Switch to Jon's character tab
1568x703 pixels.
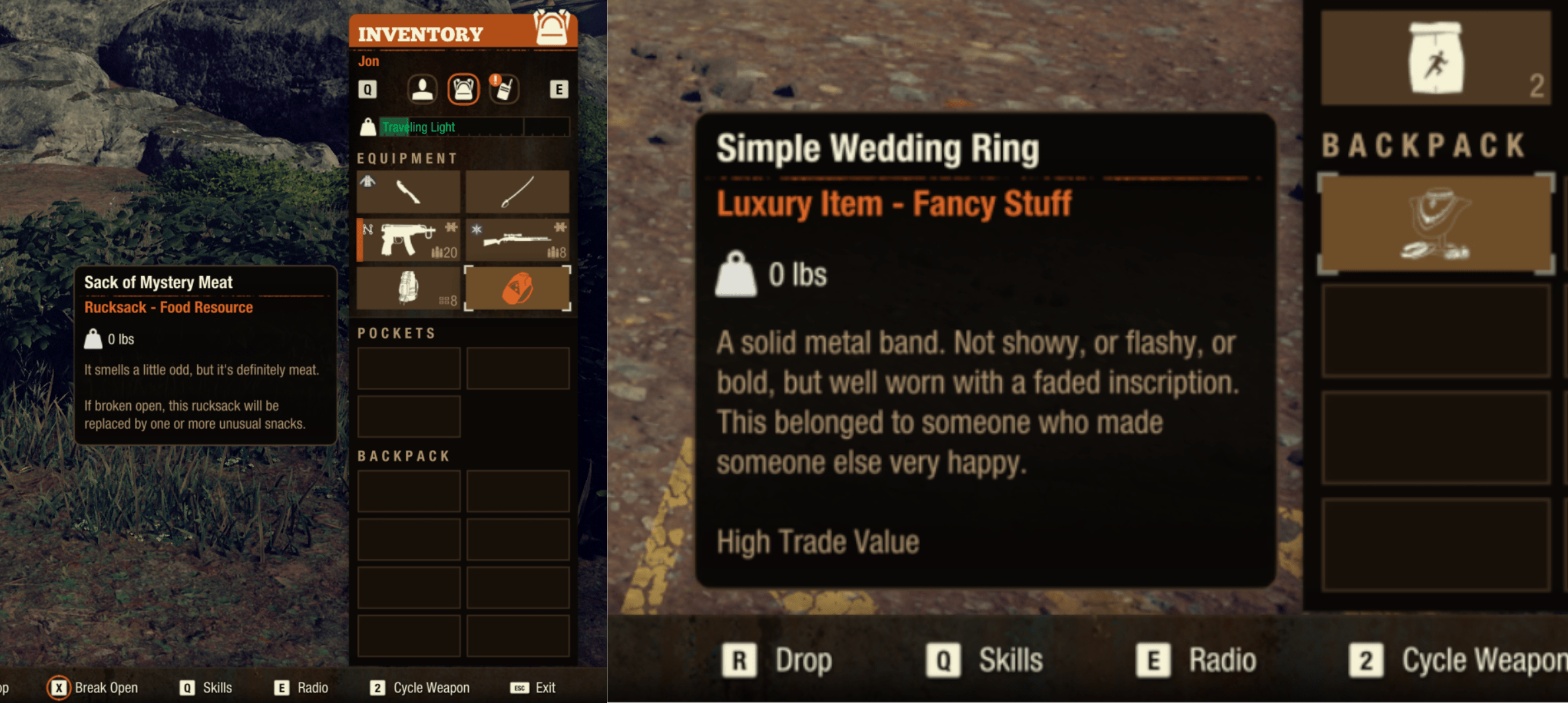coord(423,89)
